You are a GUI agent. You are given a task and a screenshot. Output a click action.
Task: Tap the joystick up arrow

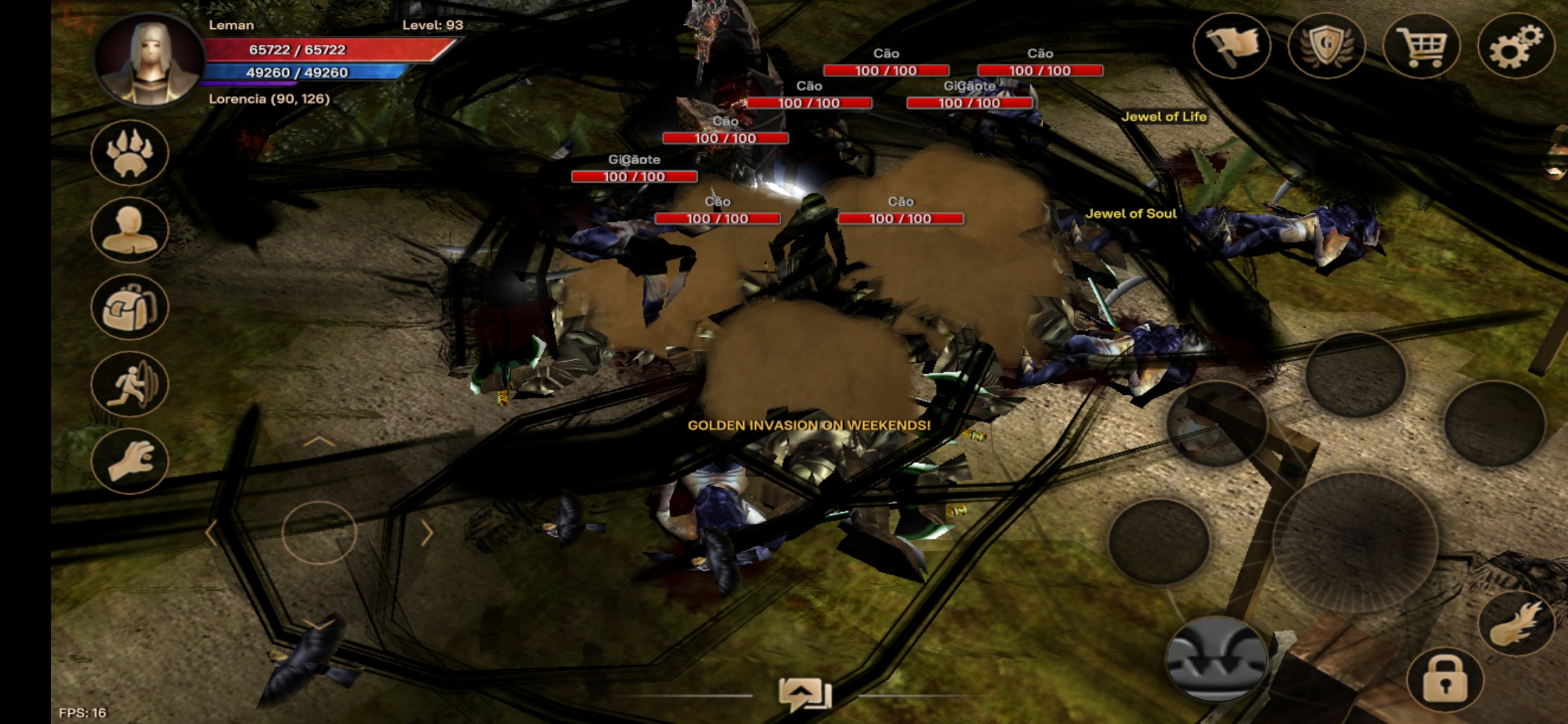319,442
